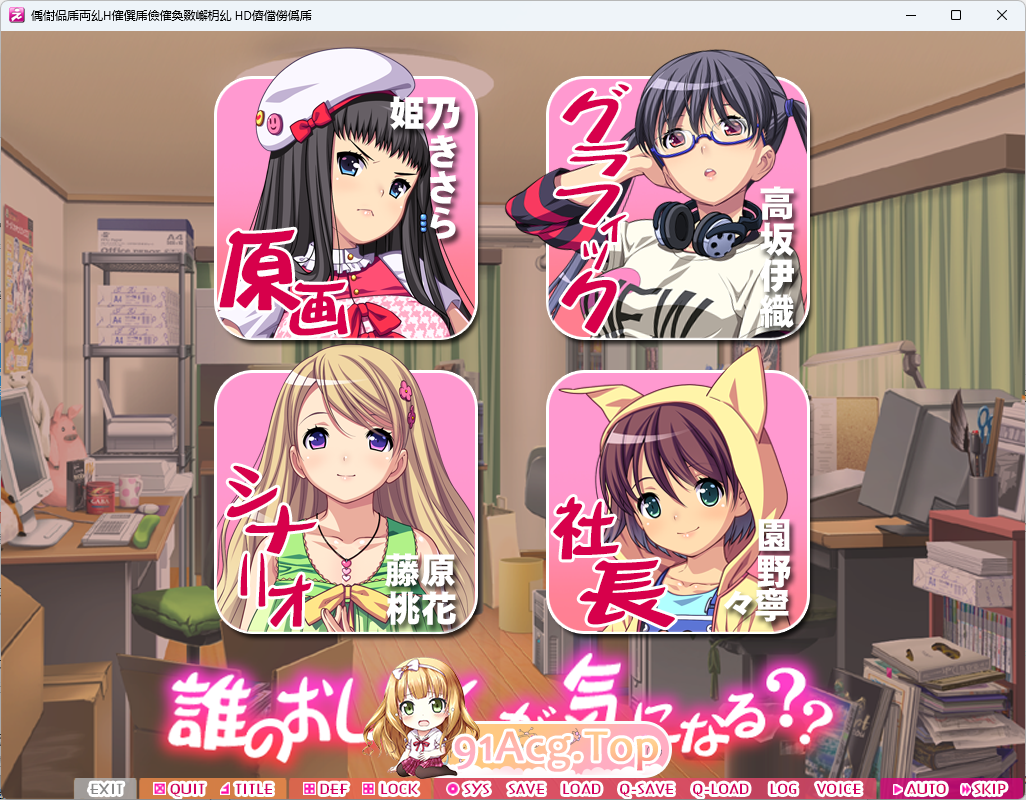Image resolution: width=1026 pixels, height=800 pixels.
Task: Click the DEF button
Action: [x=325, y=789]
